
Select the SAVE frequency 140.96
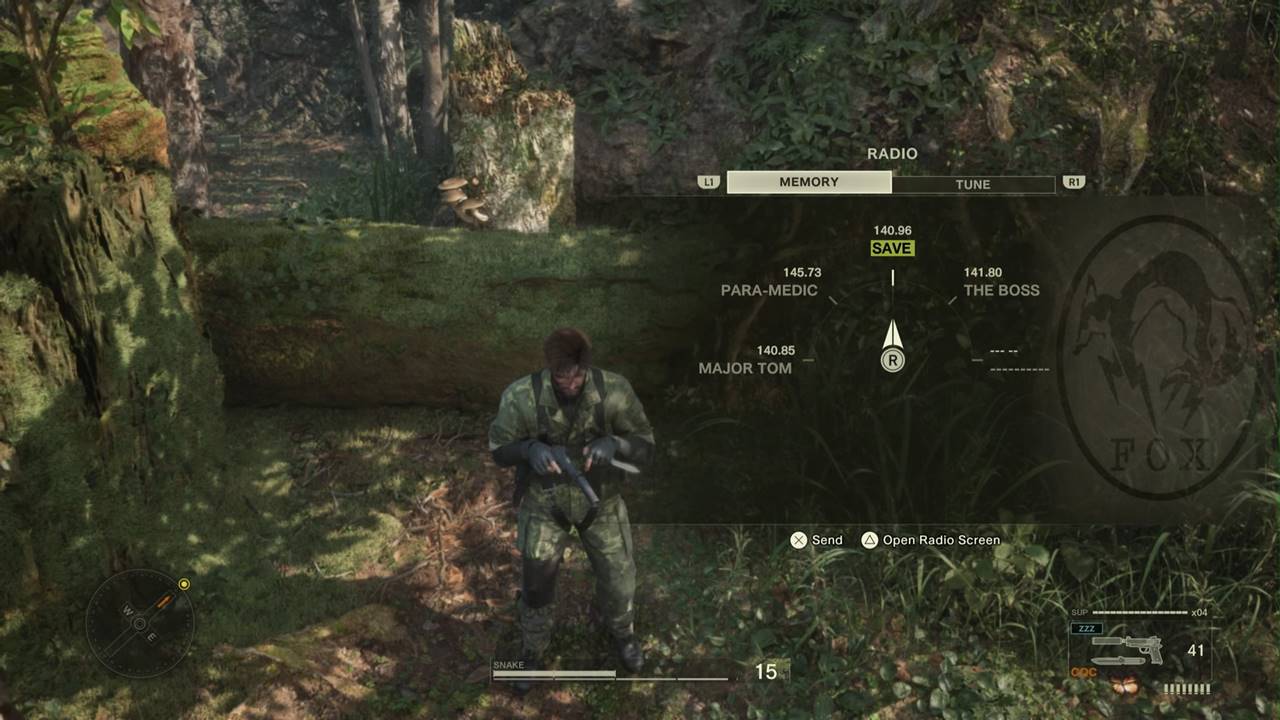pyautogui.click(x=892, y=248)
